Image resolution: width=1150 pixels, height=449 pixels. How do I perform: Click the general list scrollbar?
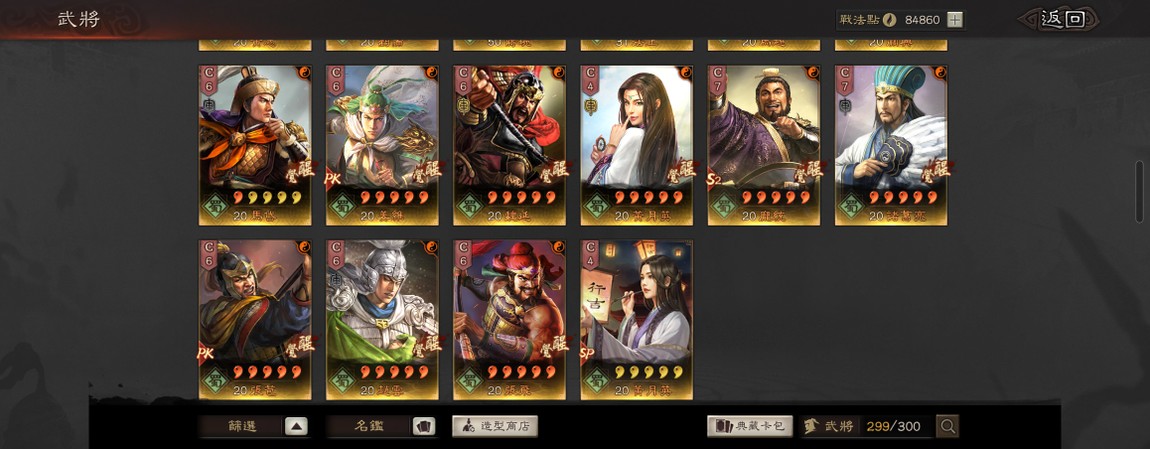click(1139, 191)
